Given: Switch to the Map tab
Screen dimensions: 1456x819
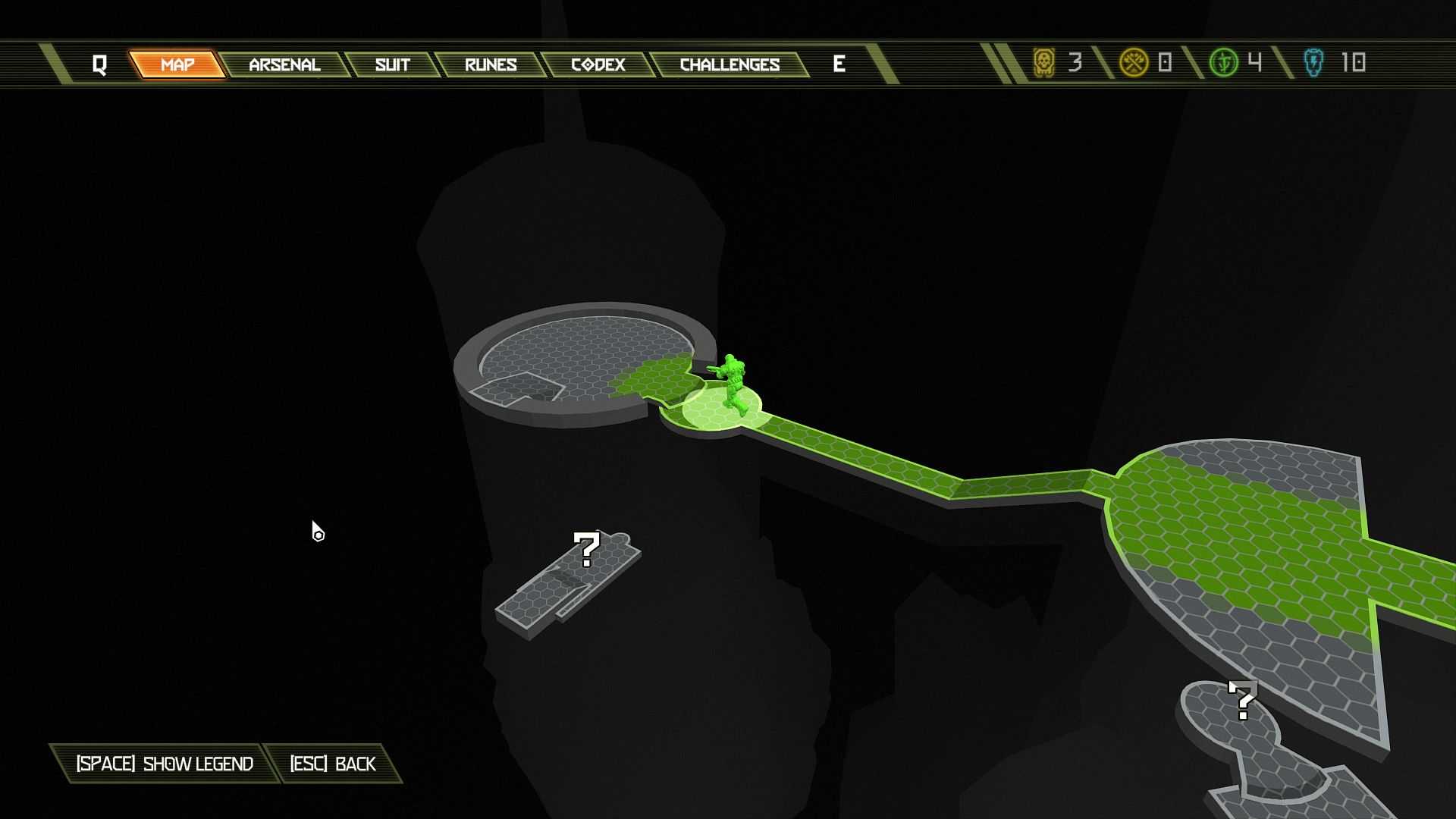Looking at the screenshot, I should click(177, 64).
